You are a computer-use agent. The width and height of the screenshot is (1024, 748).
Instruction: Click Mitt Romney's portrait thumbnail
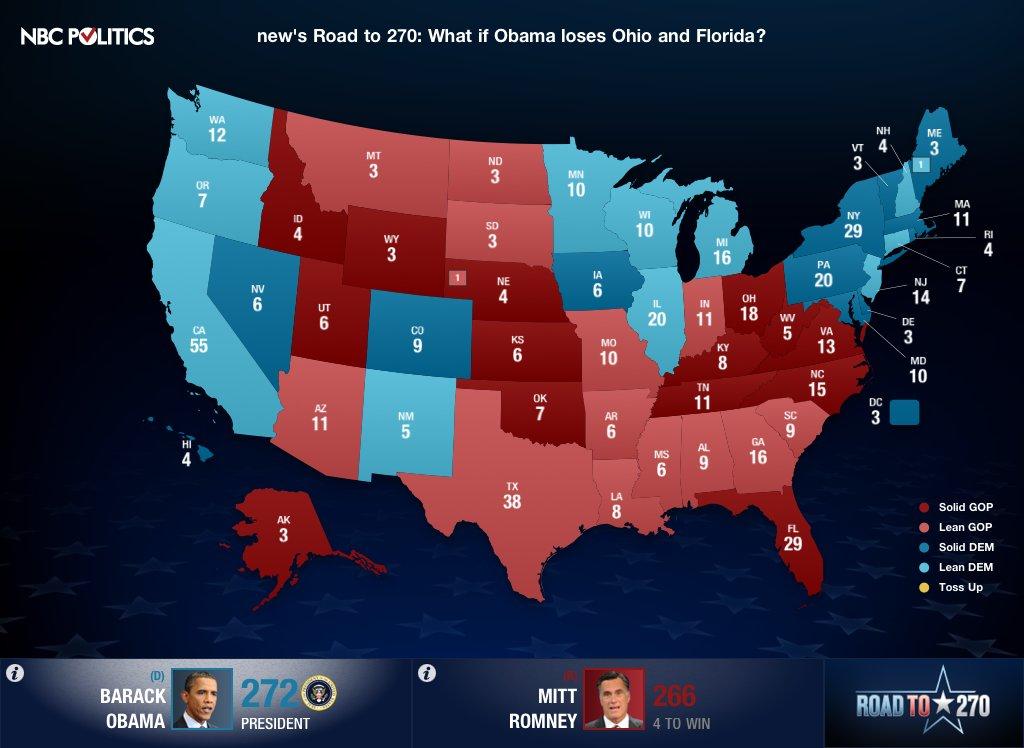coord(615,699)
